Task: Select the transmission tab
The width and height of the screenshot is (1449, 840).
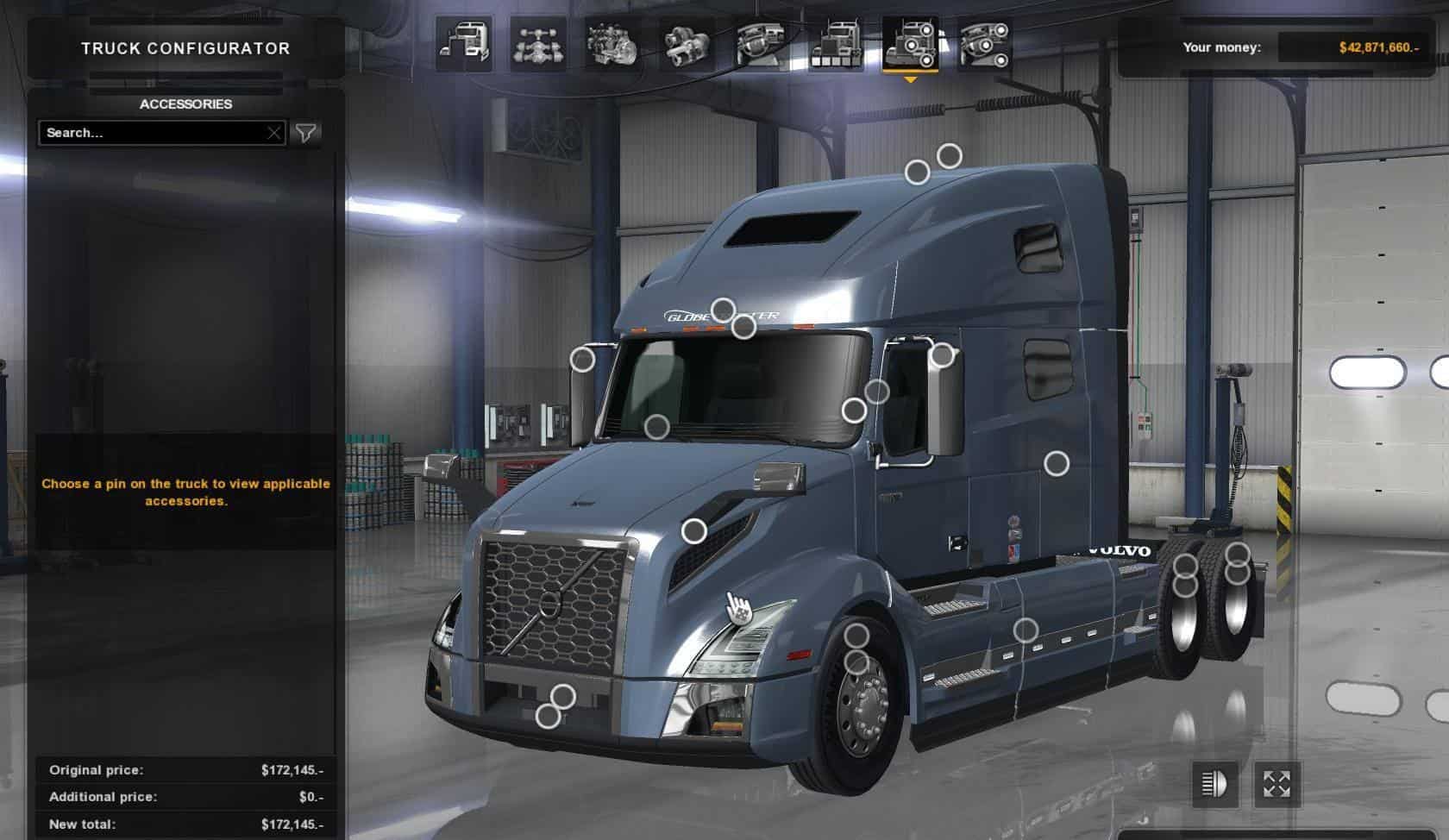Action: 687,43
